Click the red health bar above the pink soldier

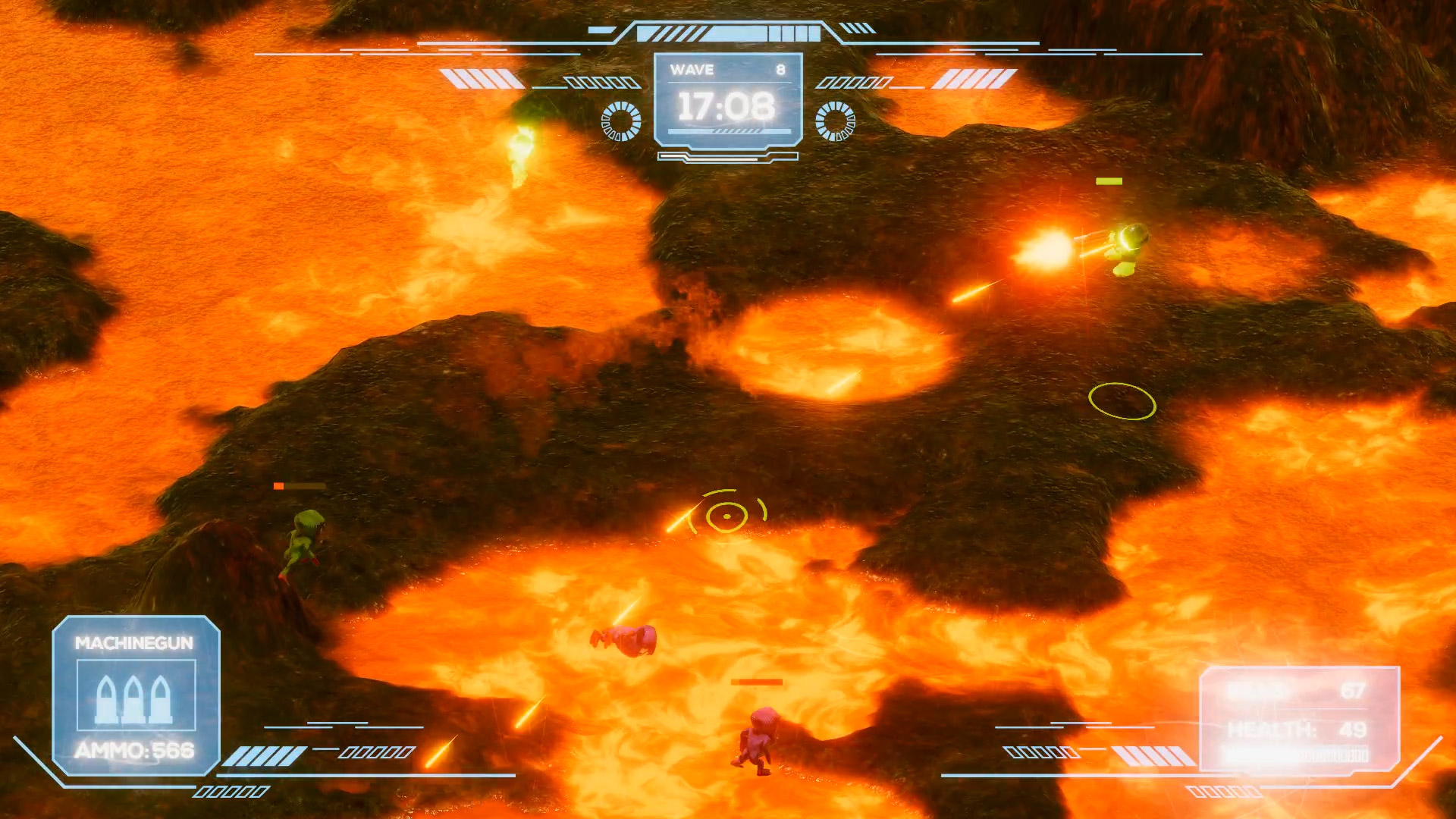756,682
